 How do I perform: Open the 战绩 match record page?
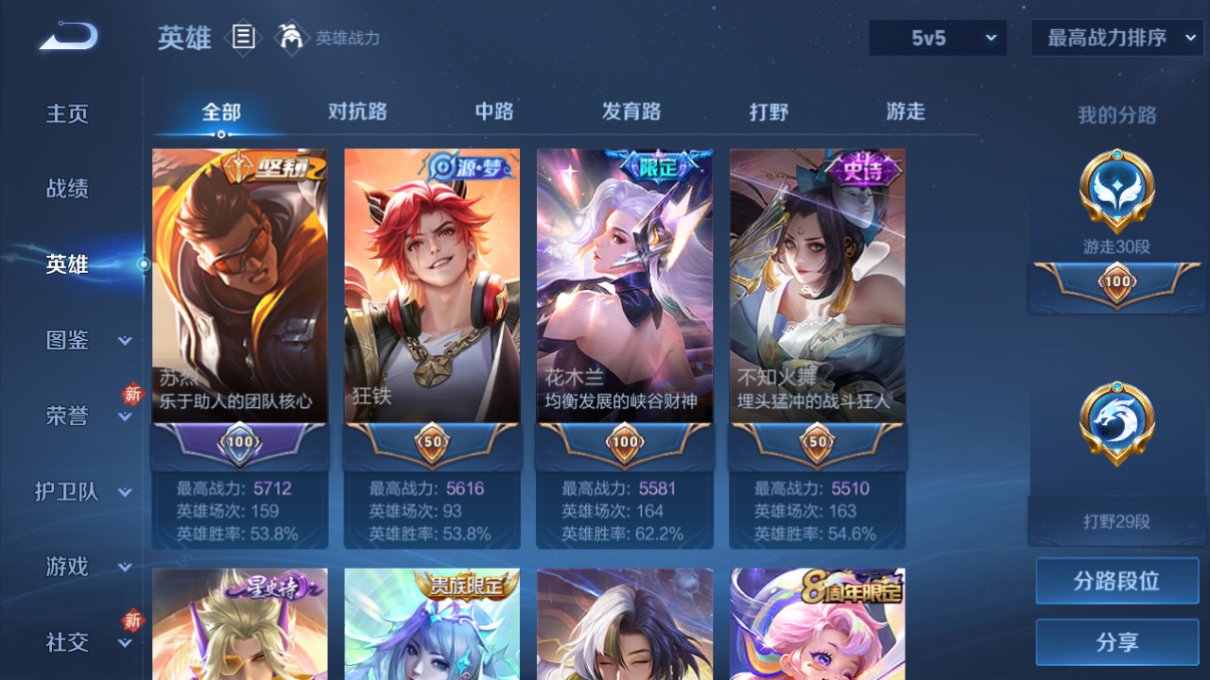click(68, 189)
